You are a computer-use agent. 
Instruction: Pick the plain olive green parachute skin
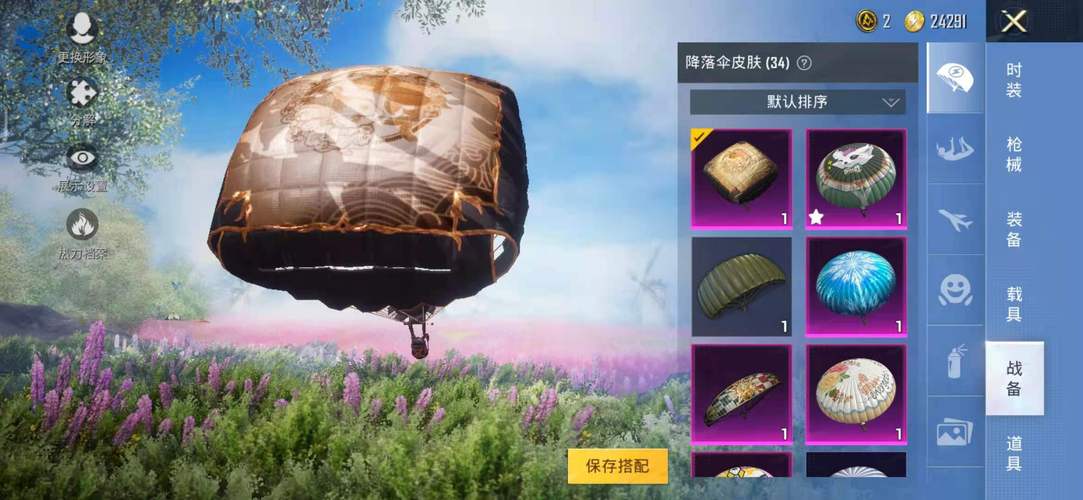[x=741, y=286]
